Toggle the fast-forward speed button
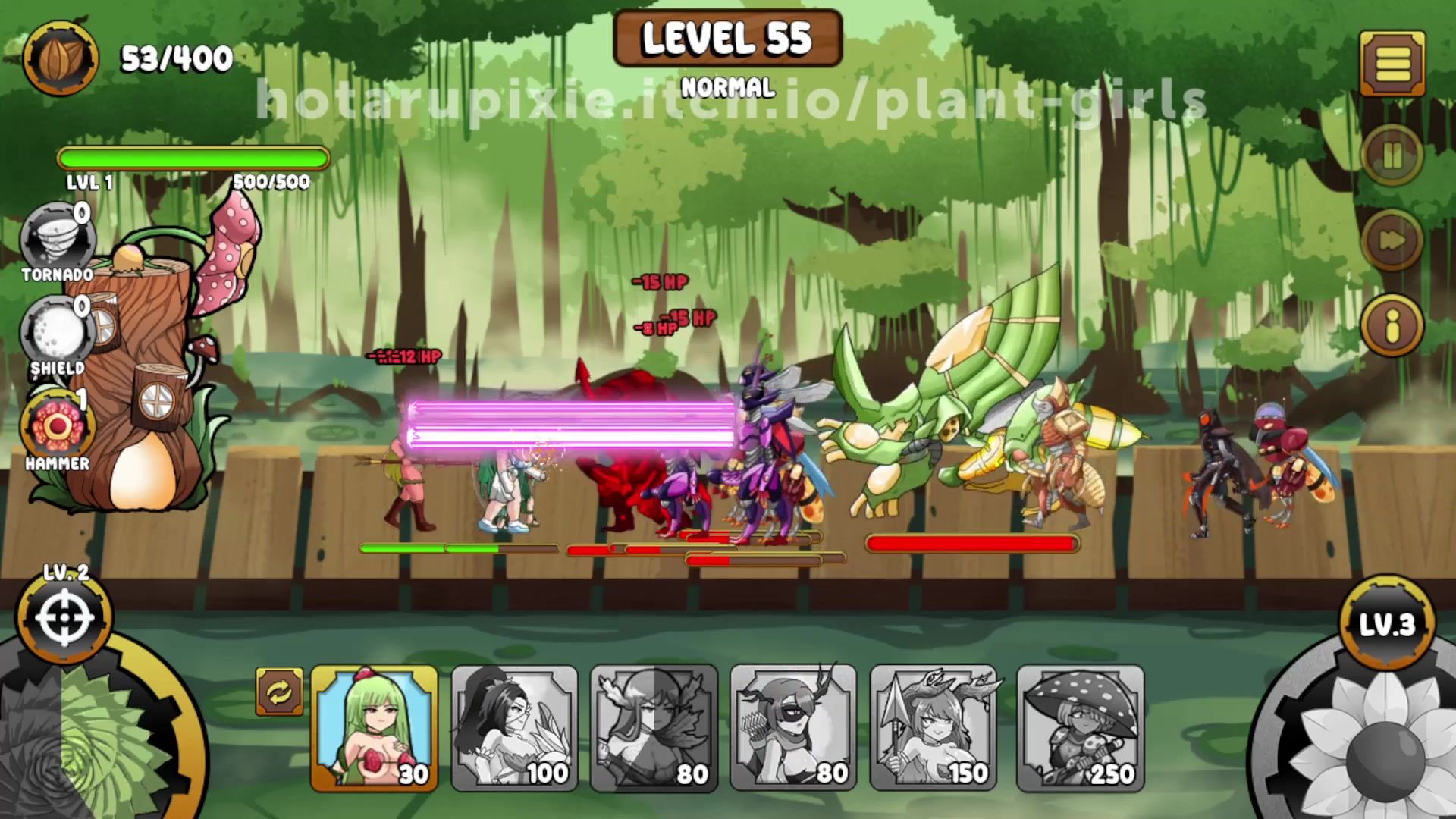Image resolution: width=1456 pixels, height=819 pixels. pos(1392,240)
